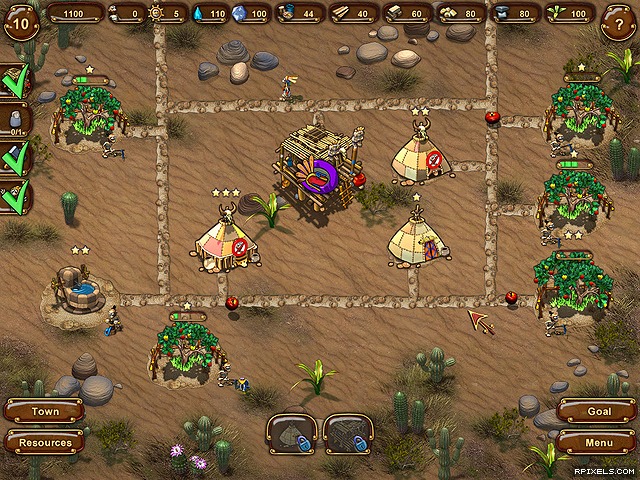This screenshot has width=640, height=480.
Task: Open the game Menu
Action: (x=598, y=442)
